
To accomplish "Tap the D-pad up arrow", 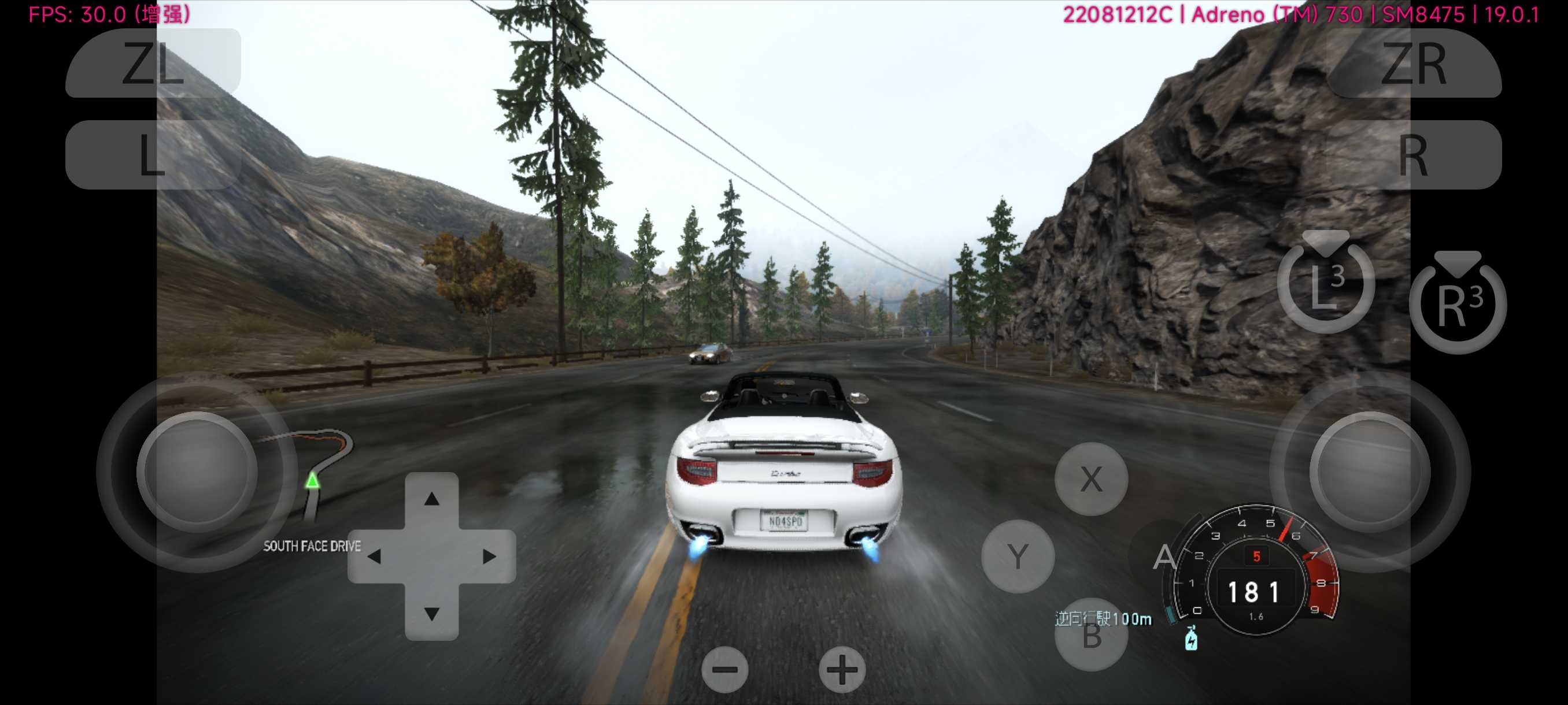I will pyautogui.click(x=431, y=499).
